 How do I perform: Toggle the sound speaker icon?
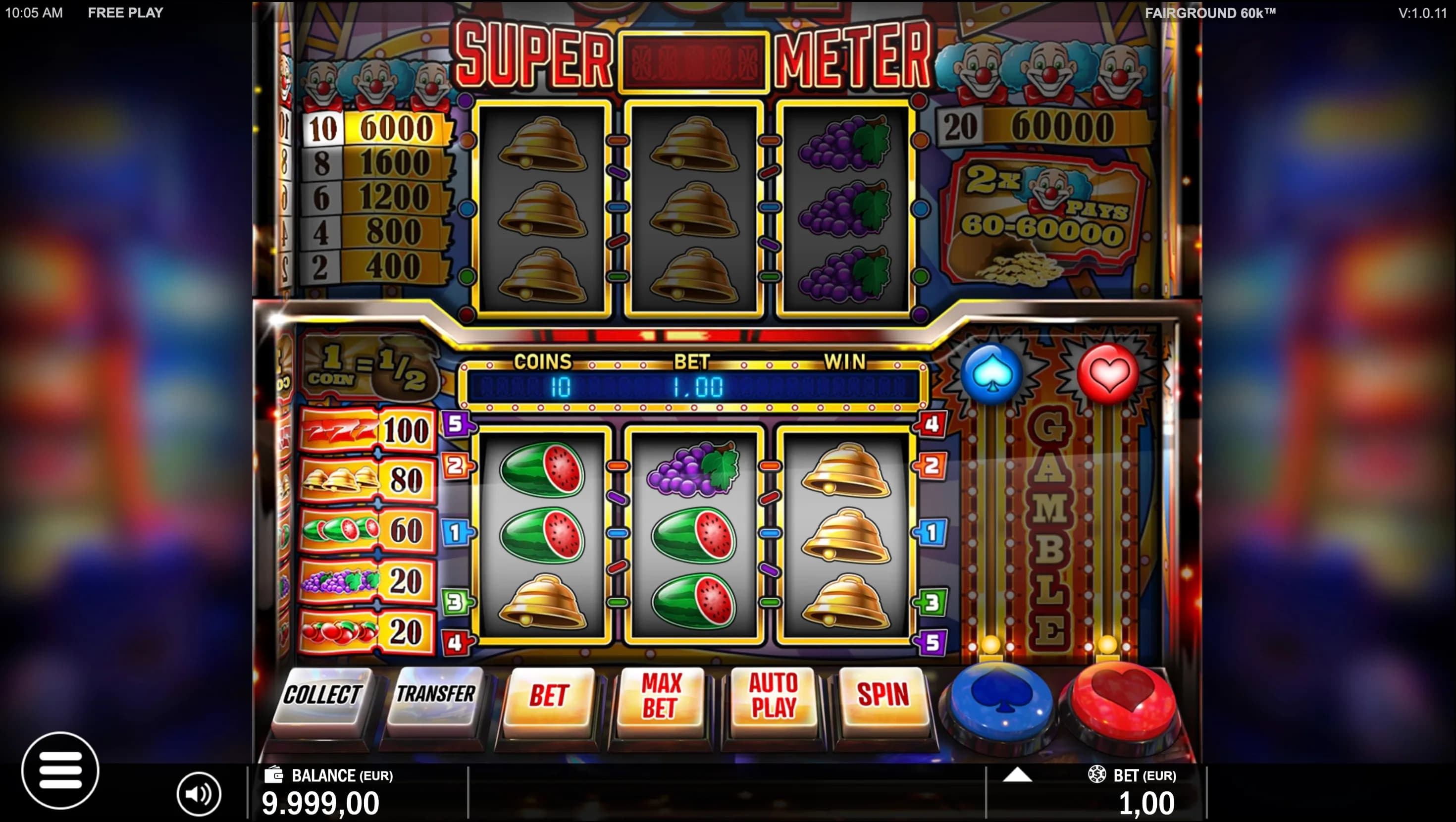(x=199, y=794)
